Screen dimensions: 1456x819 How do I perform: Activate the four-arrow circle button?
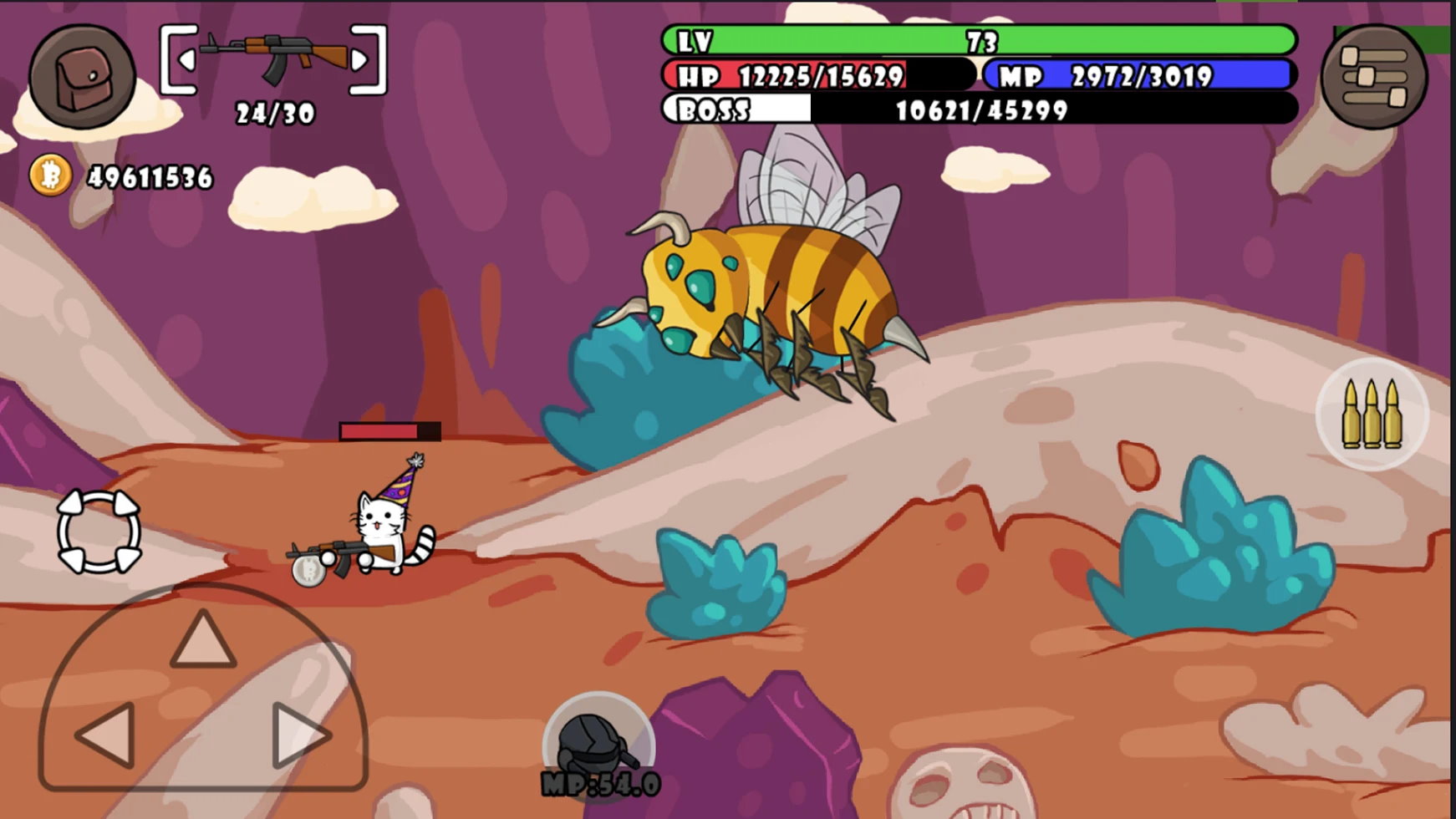99,532
